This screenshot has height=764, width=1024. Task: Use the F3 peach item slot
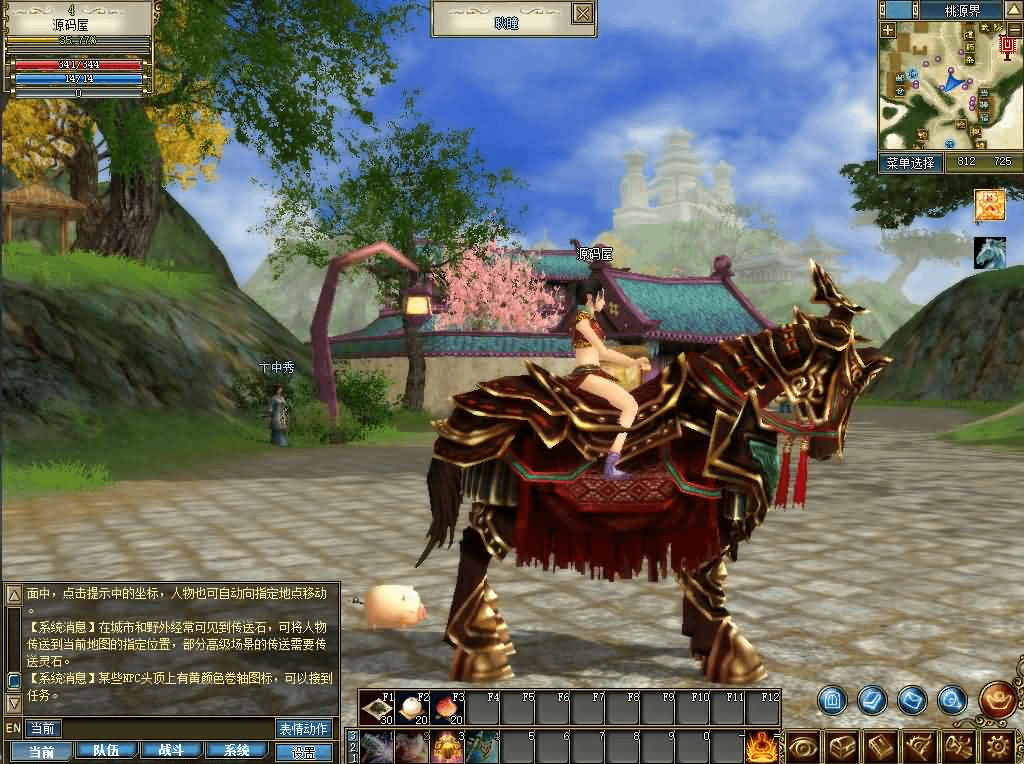[x=447, y=708]
